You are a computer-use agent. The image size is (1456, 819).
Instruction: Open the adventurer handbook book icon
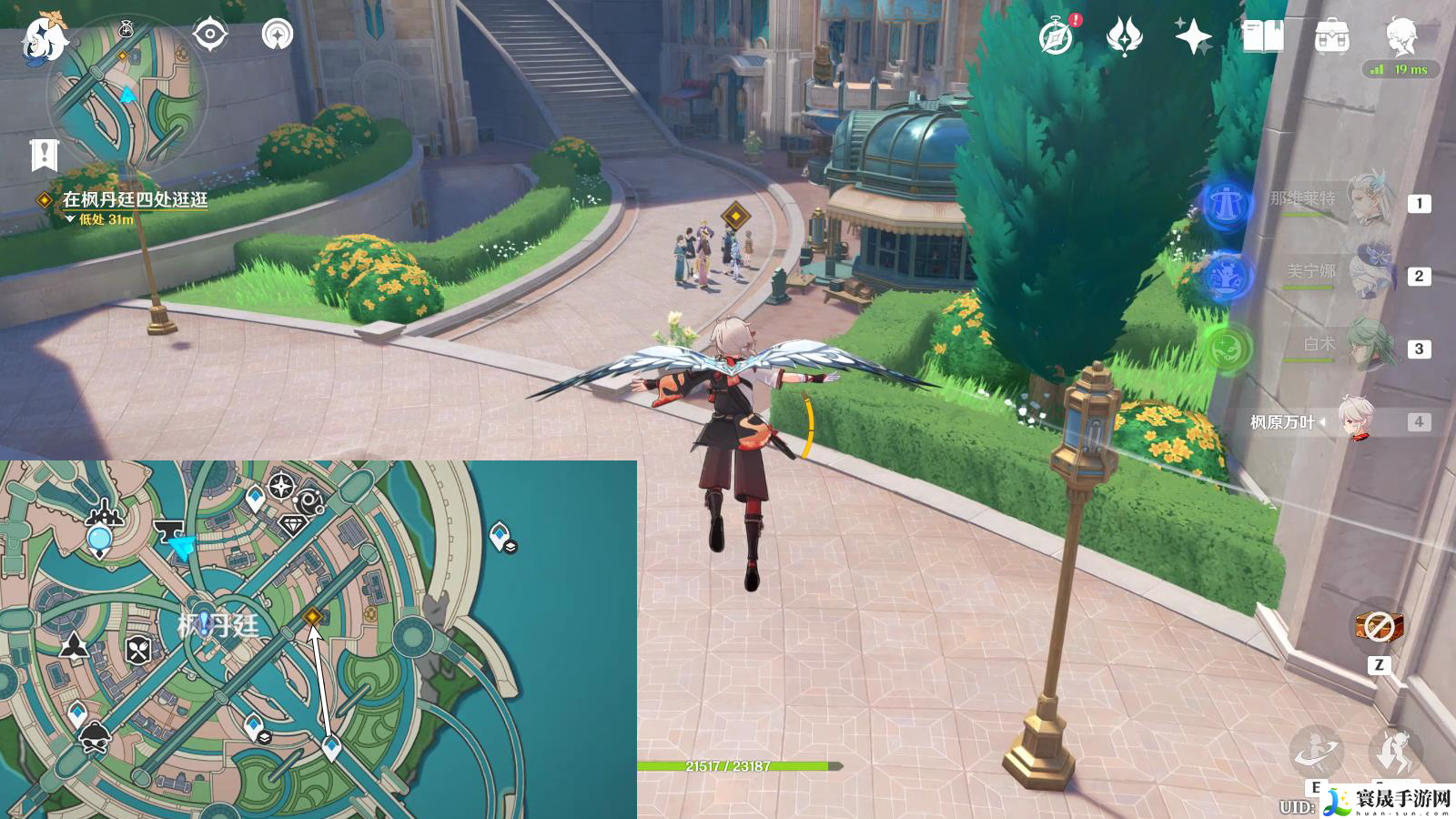1262,37
